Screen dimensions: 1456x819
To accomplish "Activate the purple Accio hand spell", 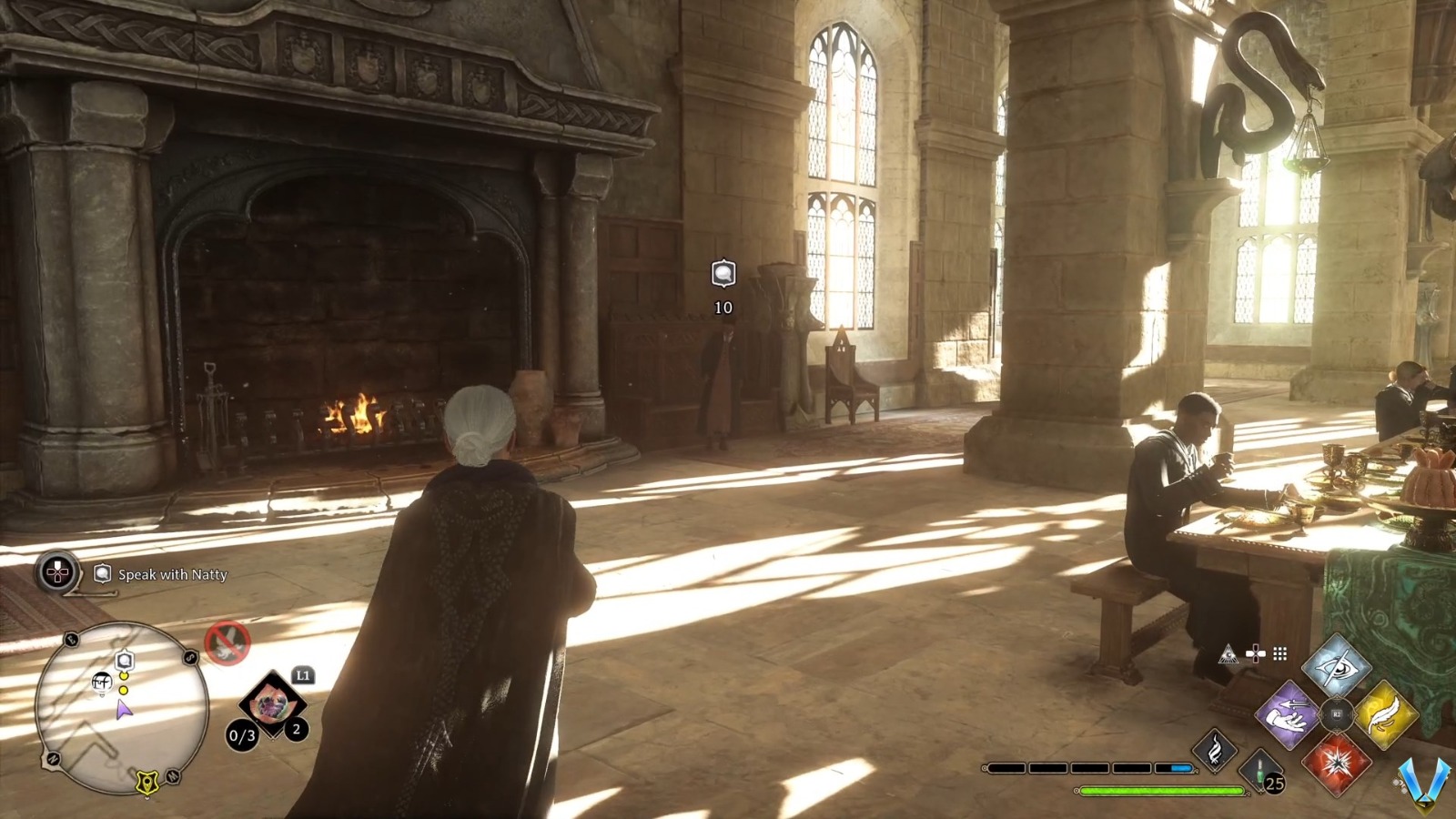I will (x=1288, y=715).
